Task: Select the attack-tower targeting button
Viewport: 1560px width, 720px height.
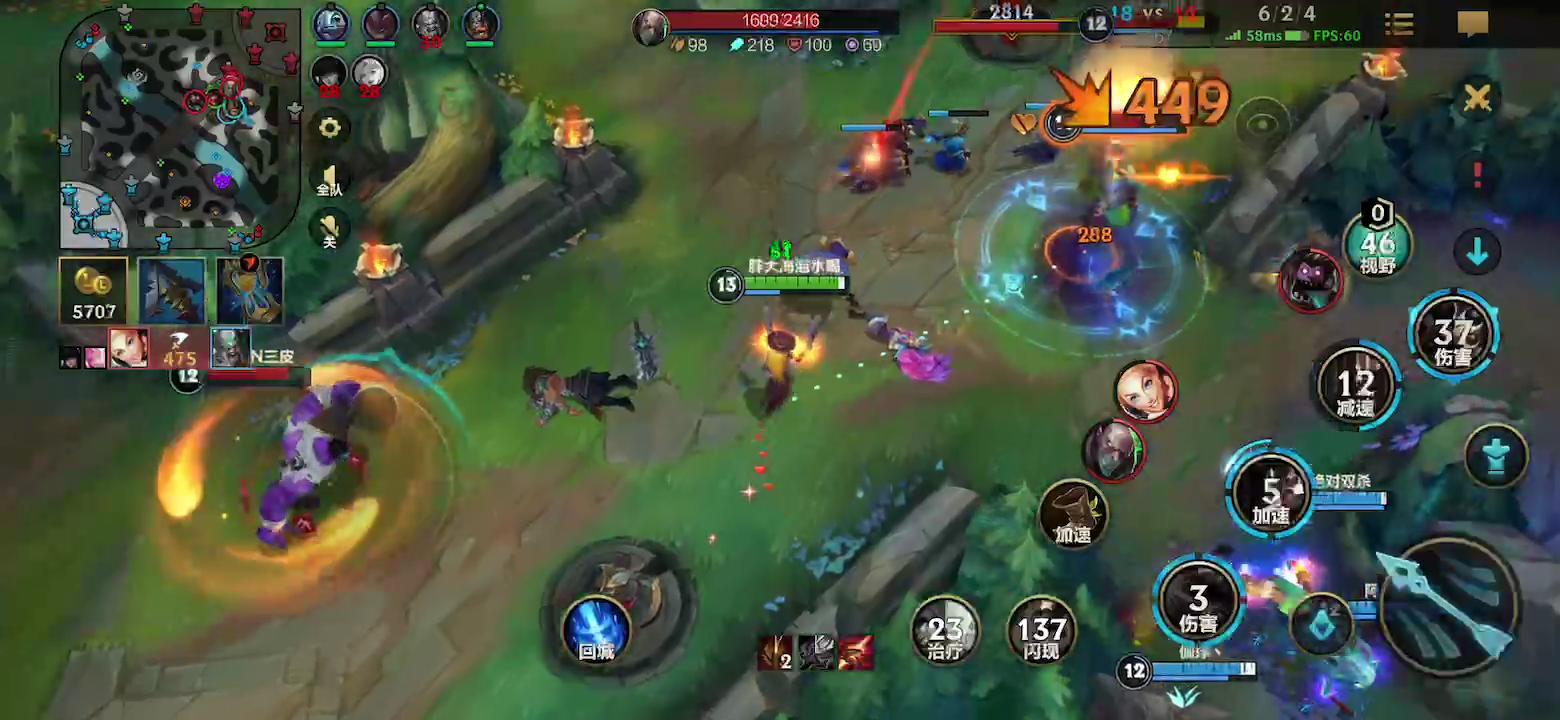Action: point(1496,455)
